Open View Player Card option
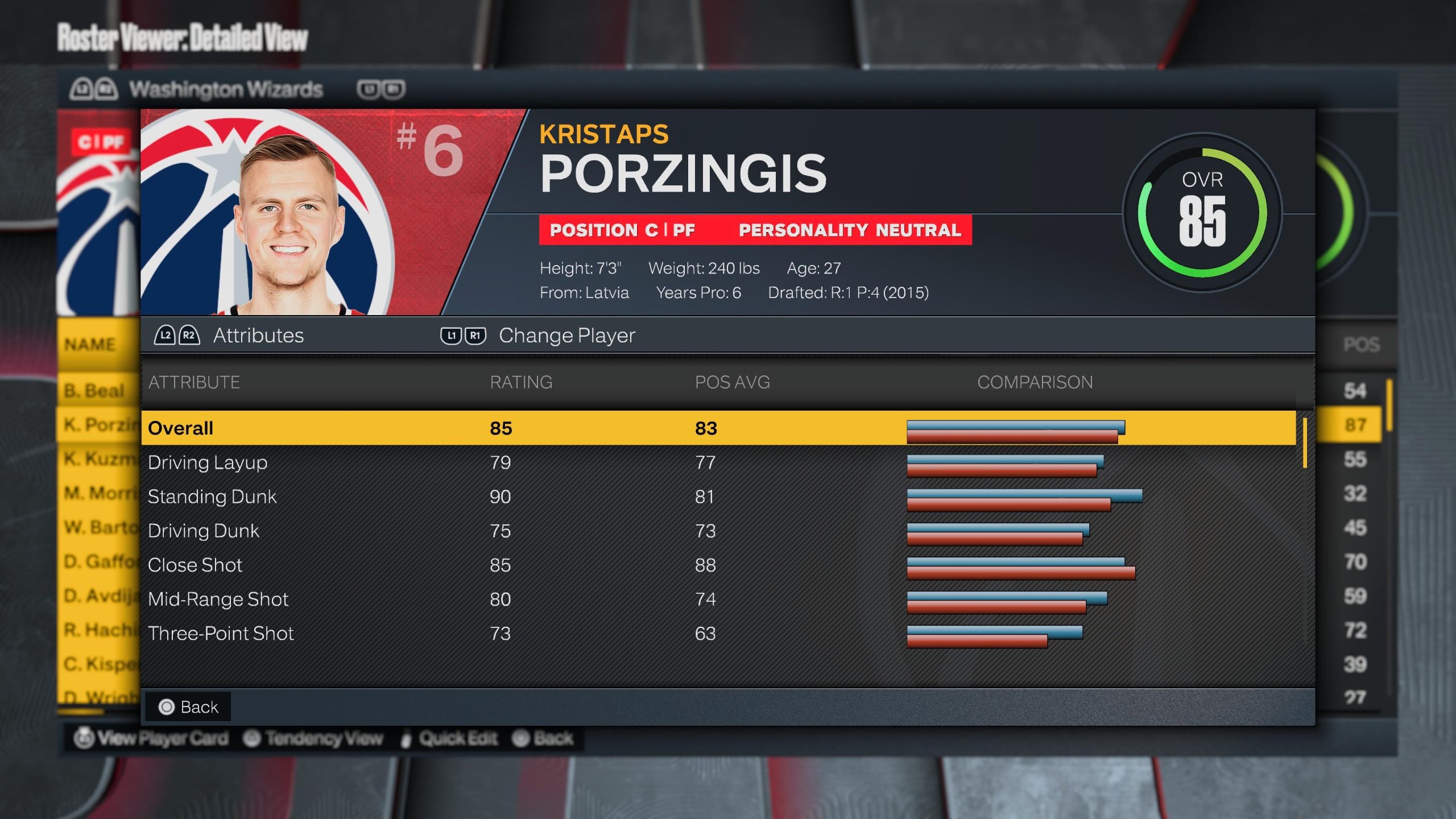This screenshot has width=1456, height=819. [x=151, y=738]
